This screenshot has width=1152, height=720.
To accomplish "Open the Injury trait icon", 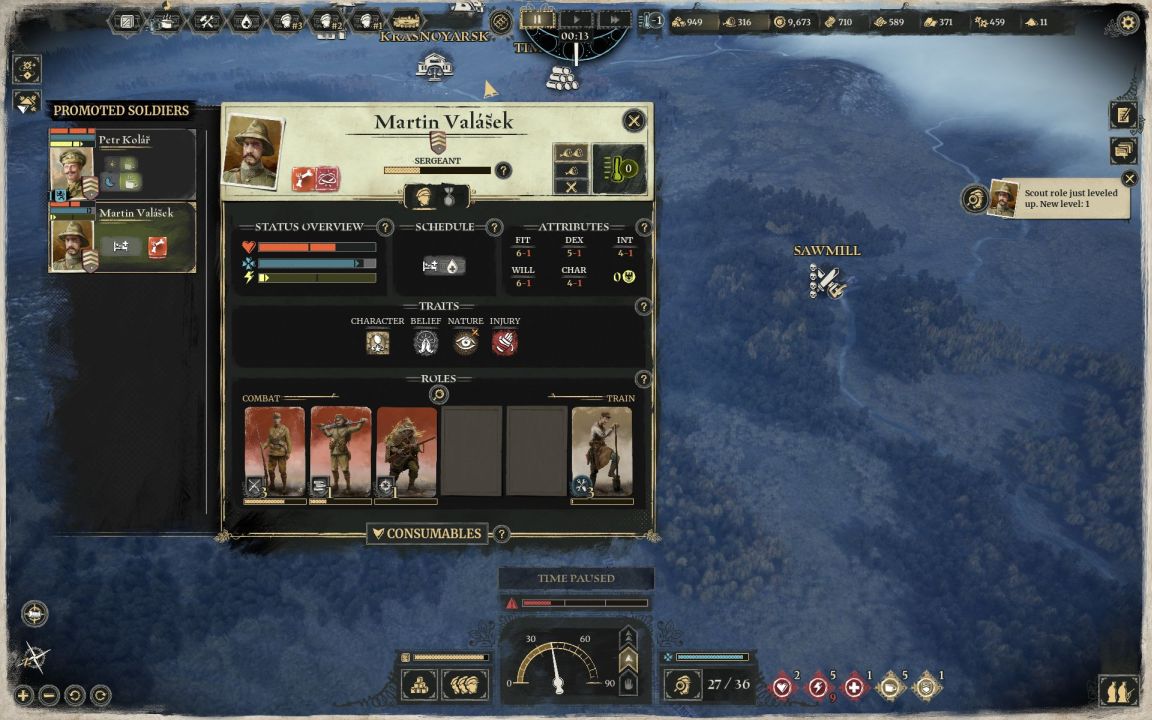I will pyautogui.click(x=504, y=343).
